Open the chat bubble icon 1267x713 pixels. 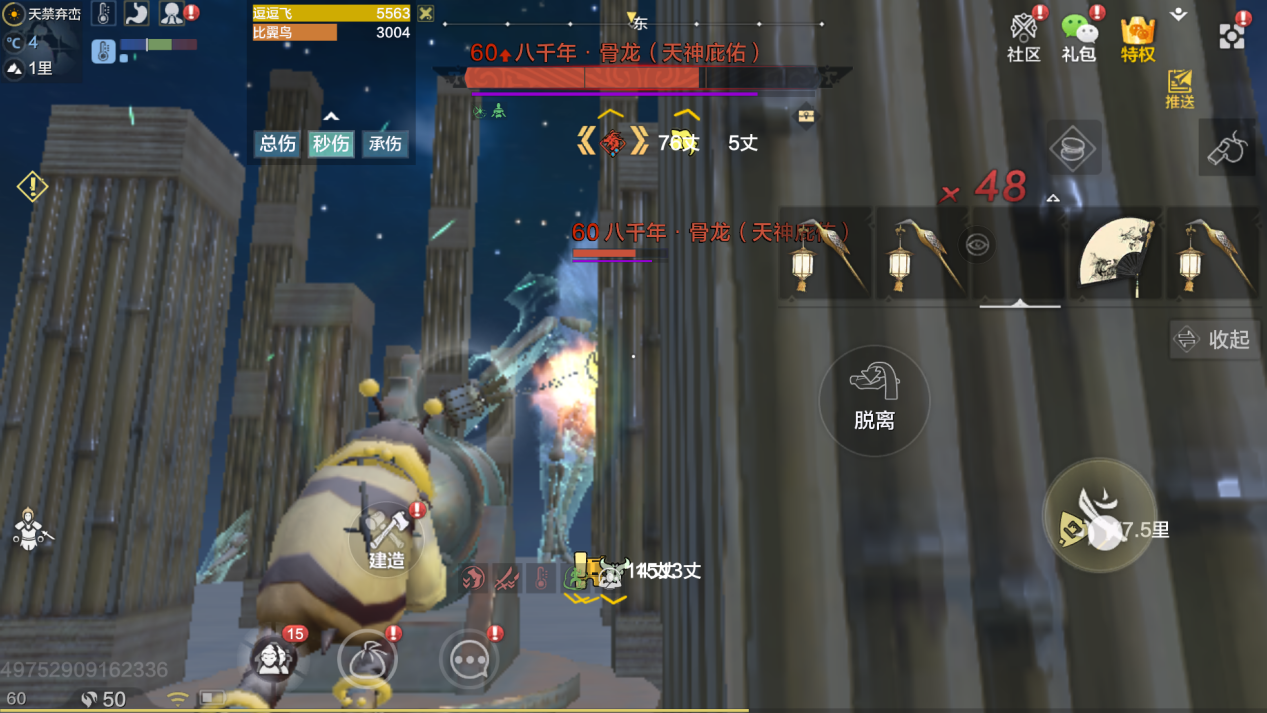(469, 660)
